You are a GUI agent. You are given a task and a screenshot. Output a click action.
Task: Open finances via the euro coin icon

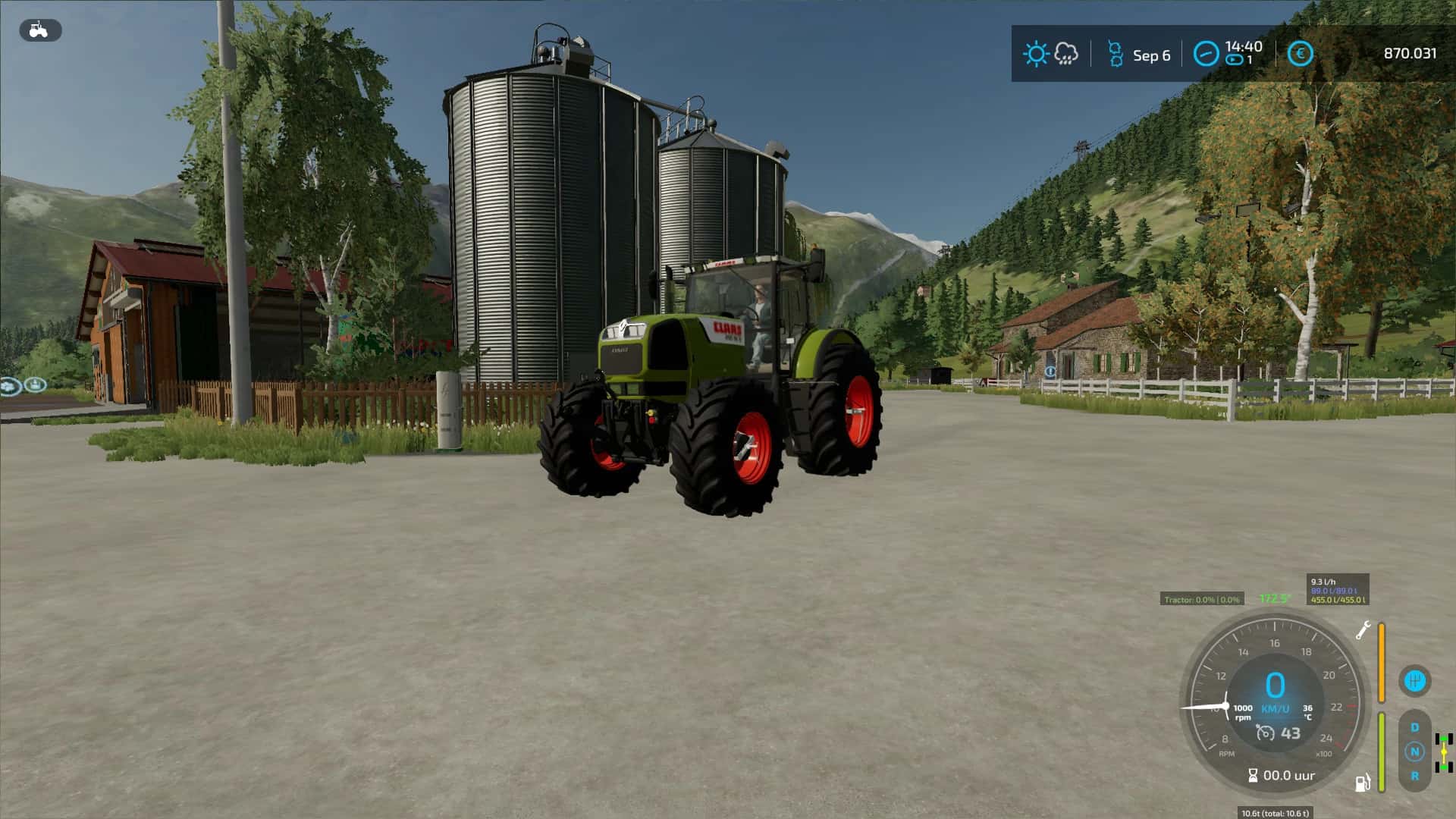[x=1300, y=54]
